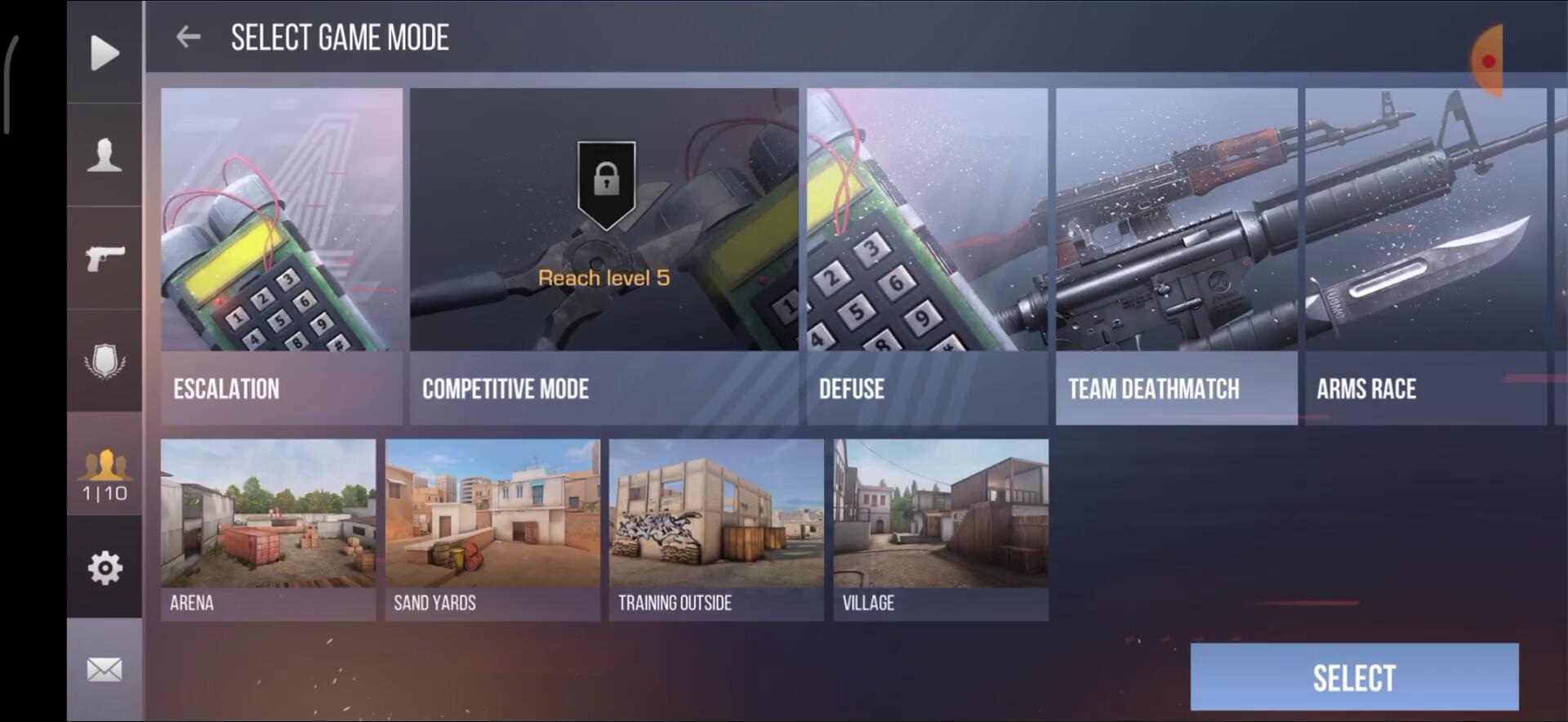Confirm with the Select button
This screenshot has height=722, width=1568.
[x=1354, y=677]
